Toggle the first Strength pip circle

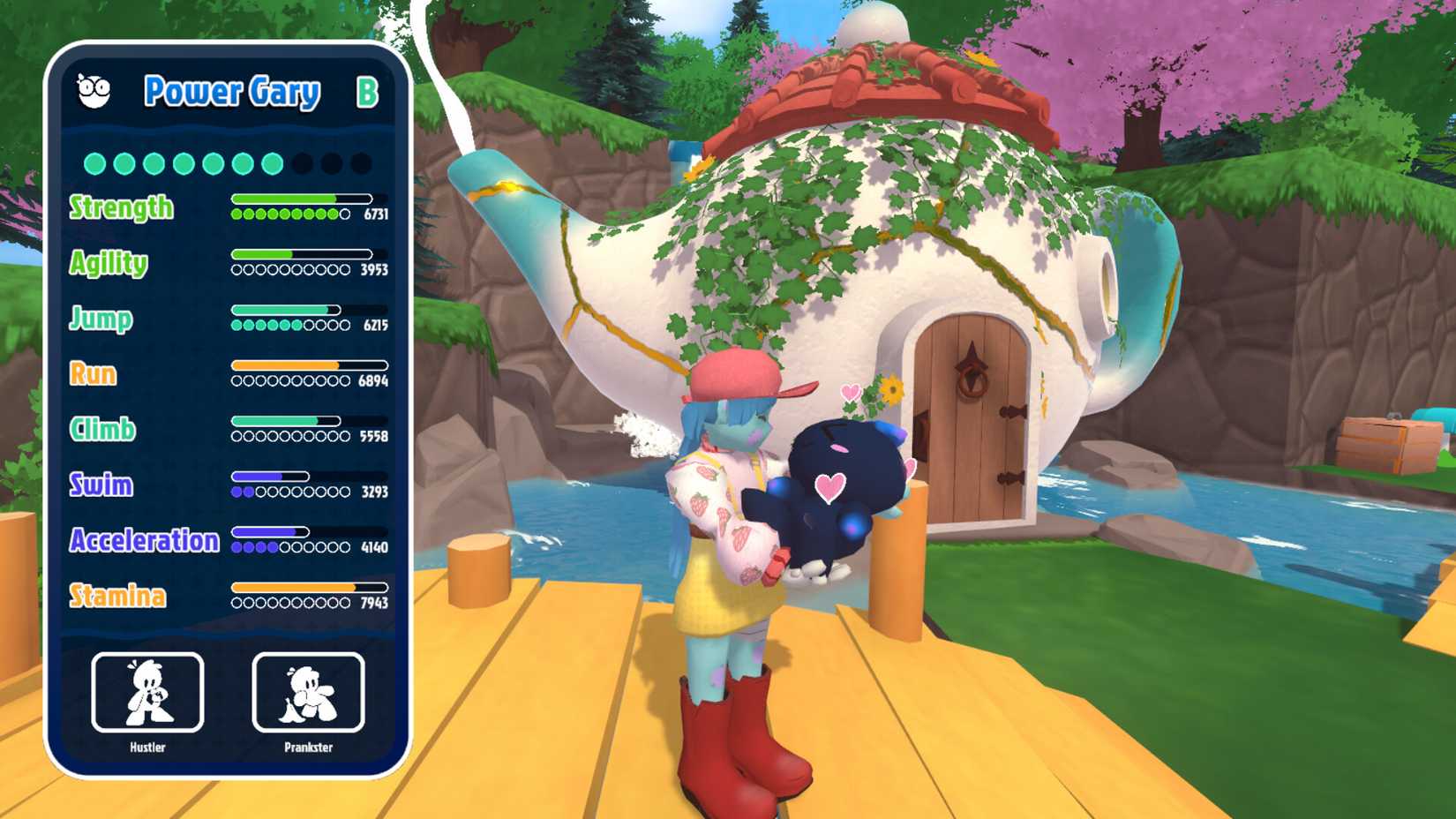click(236, 214)
